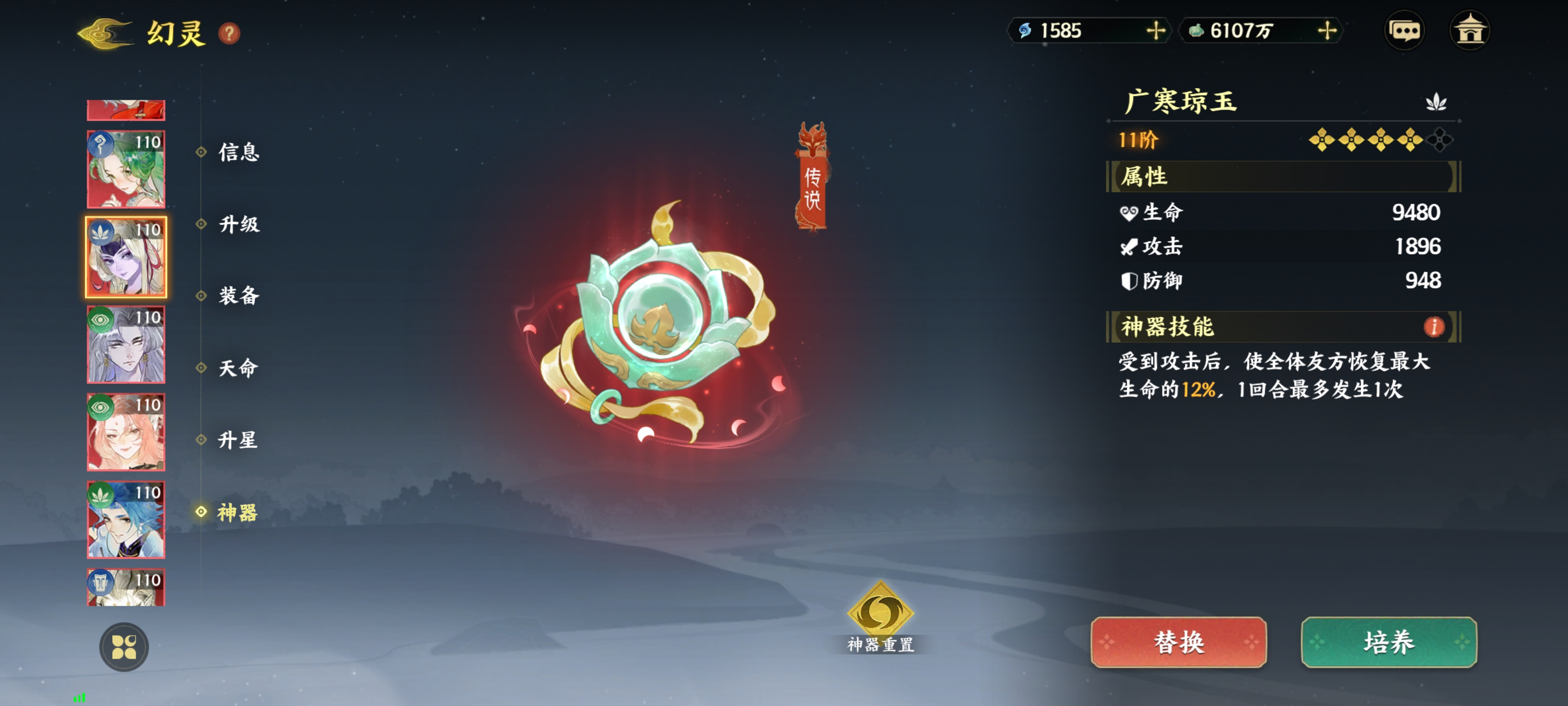1568x706 pixels.
Task: Go back using the golden cloud arrow
Action: pyautogui.click(x=105, y=33)
